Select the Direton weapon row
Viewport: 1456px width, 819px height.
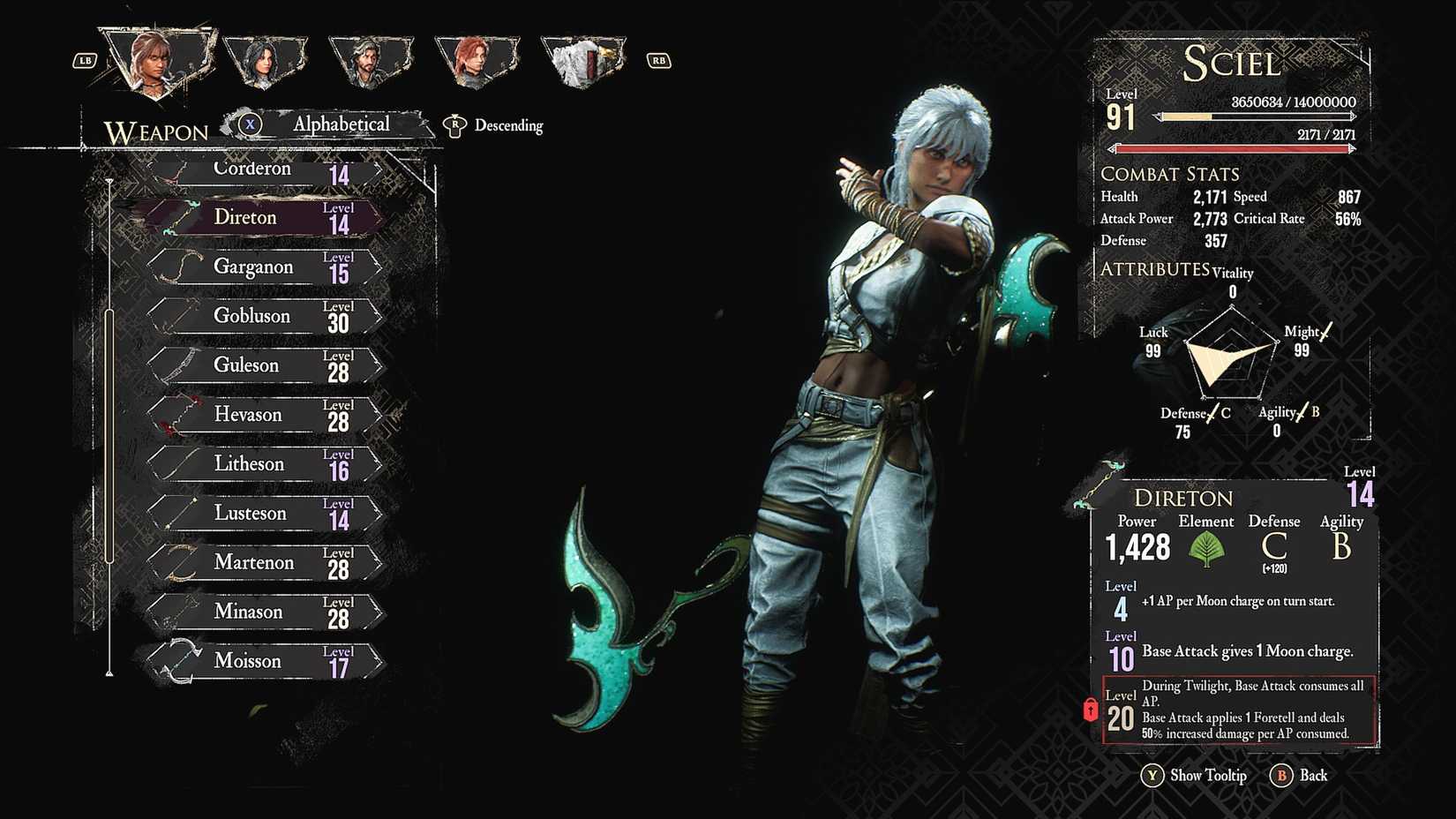[265, 218]
